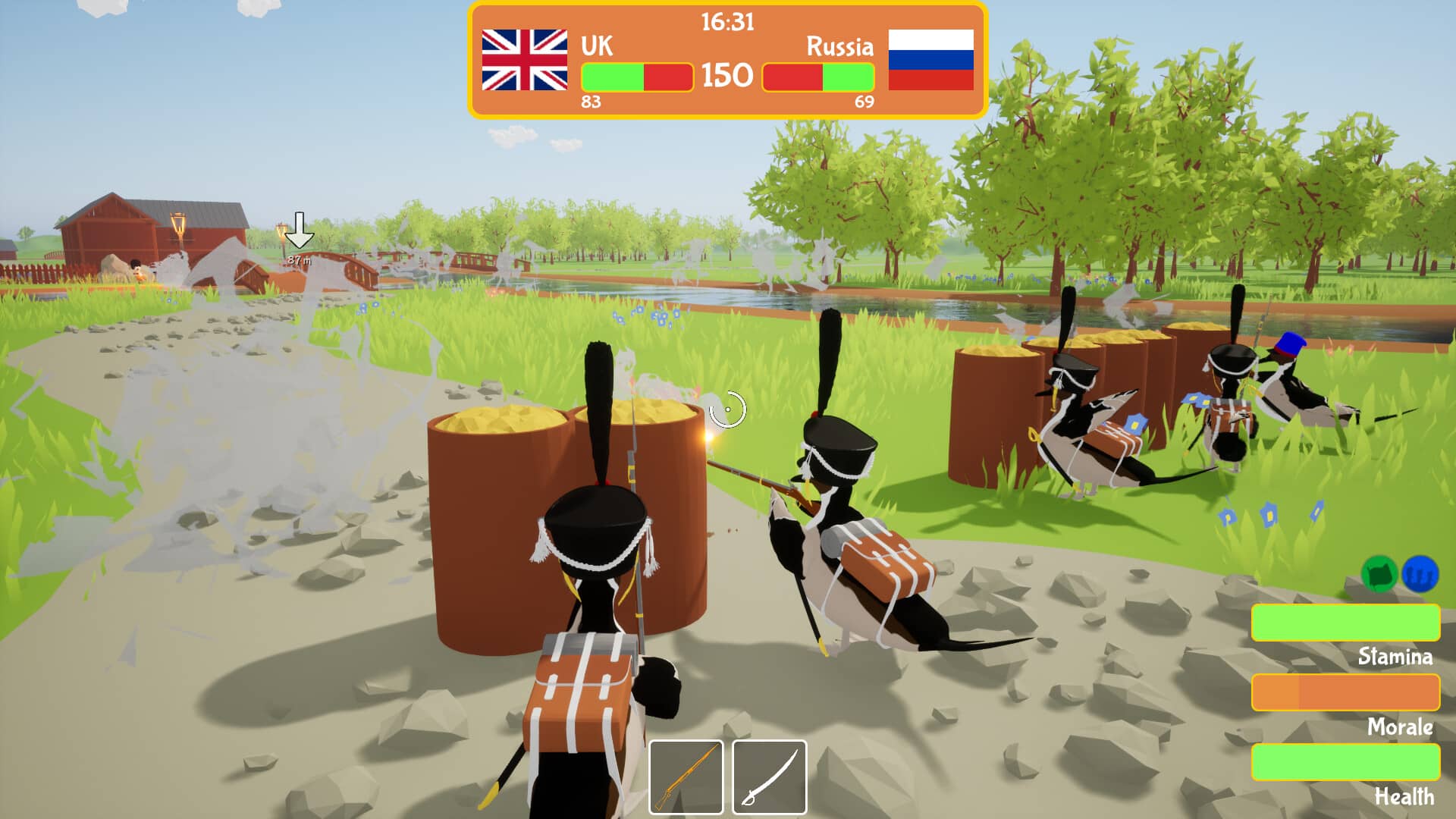Click the UK team flag
The width and height of the screenshot is (1456, 819).
point(524,60)
